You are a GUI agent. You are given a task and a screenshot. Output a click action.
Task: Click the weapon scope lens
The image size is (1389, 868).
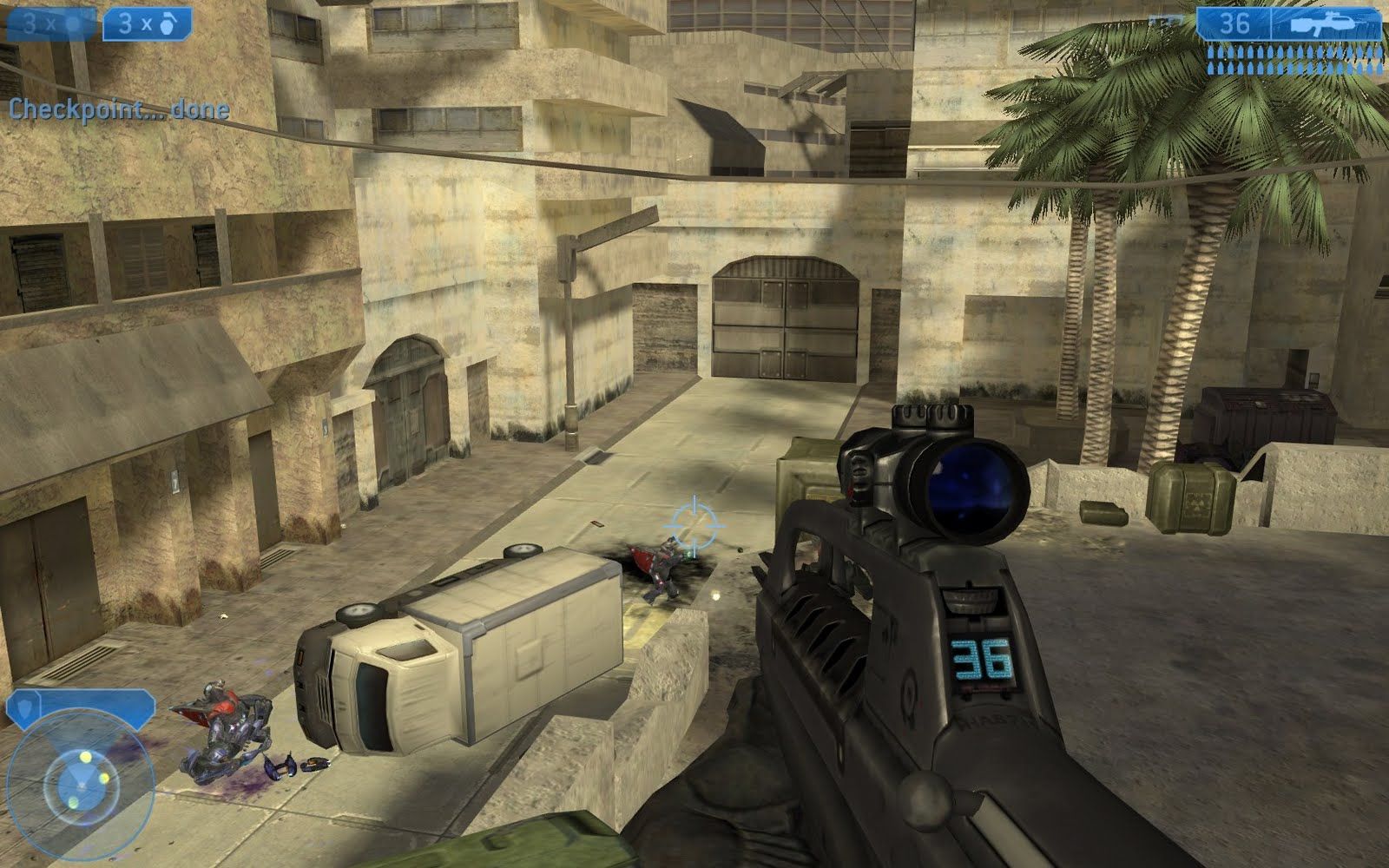(x=972, y=486)
